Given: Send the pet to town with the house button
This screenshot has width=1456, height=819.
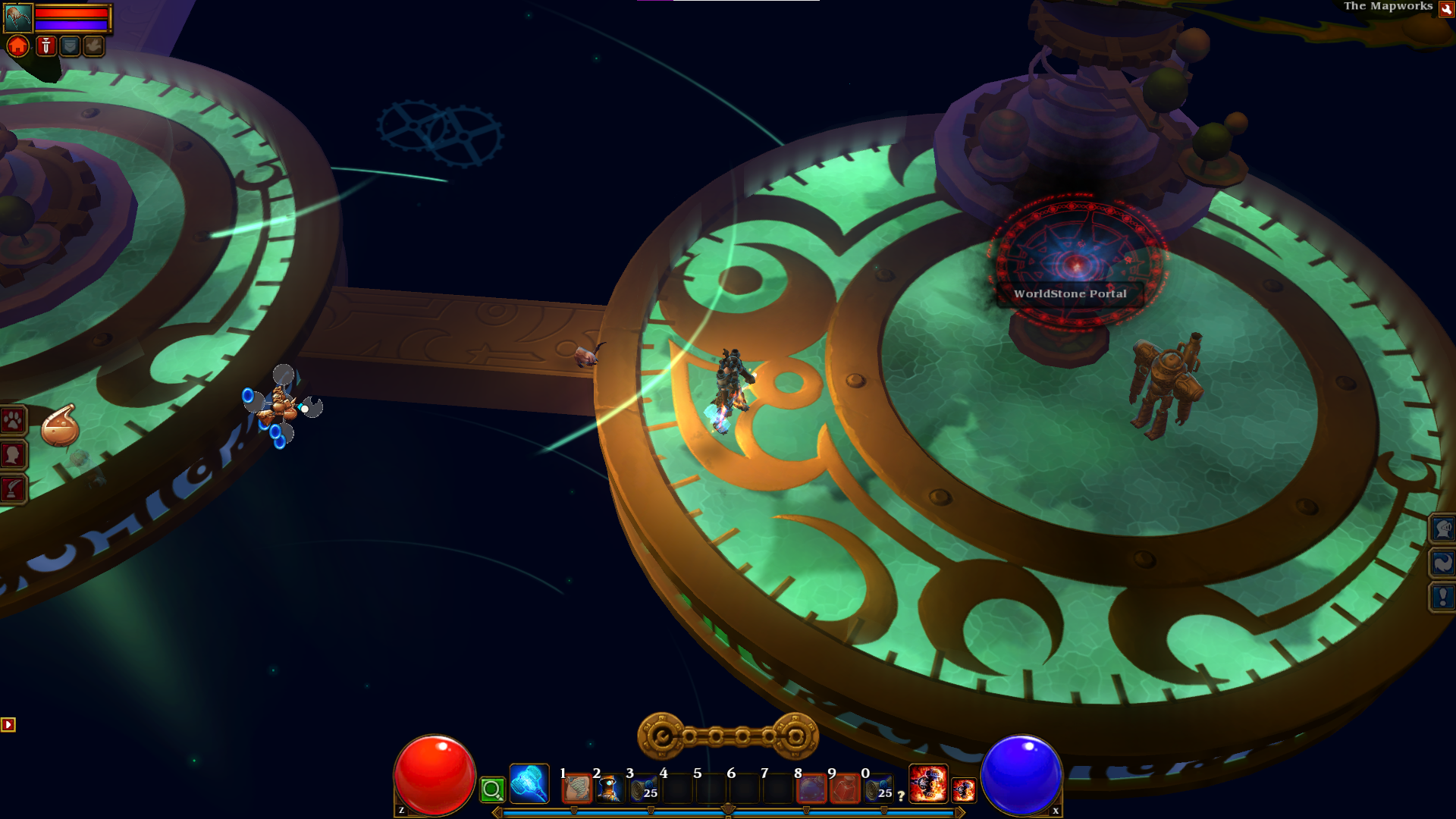Looking at the screenshot, I should pyautogui.click(x=18, y=46).
